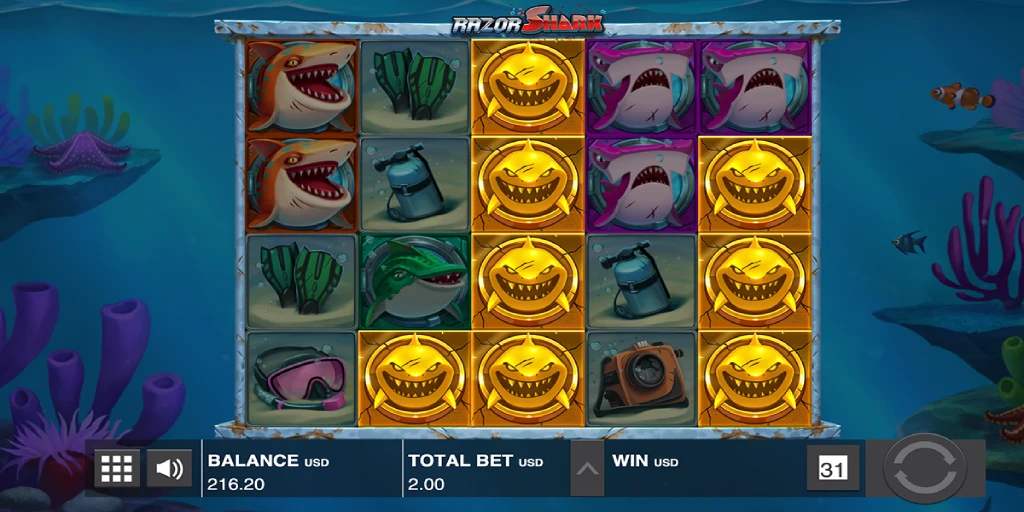This screenshot has height=512, width=1024.
Task: Expand the total bet arrow
Action: point(588,468)
